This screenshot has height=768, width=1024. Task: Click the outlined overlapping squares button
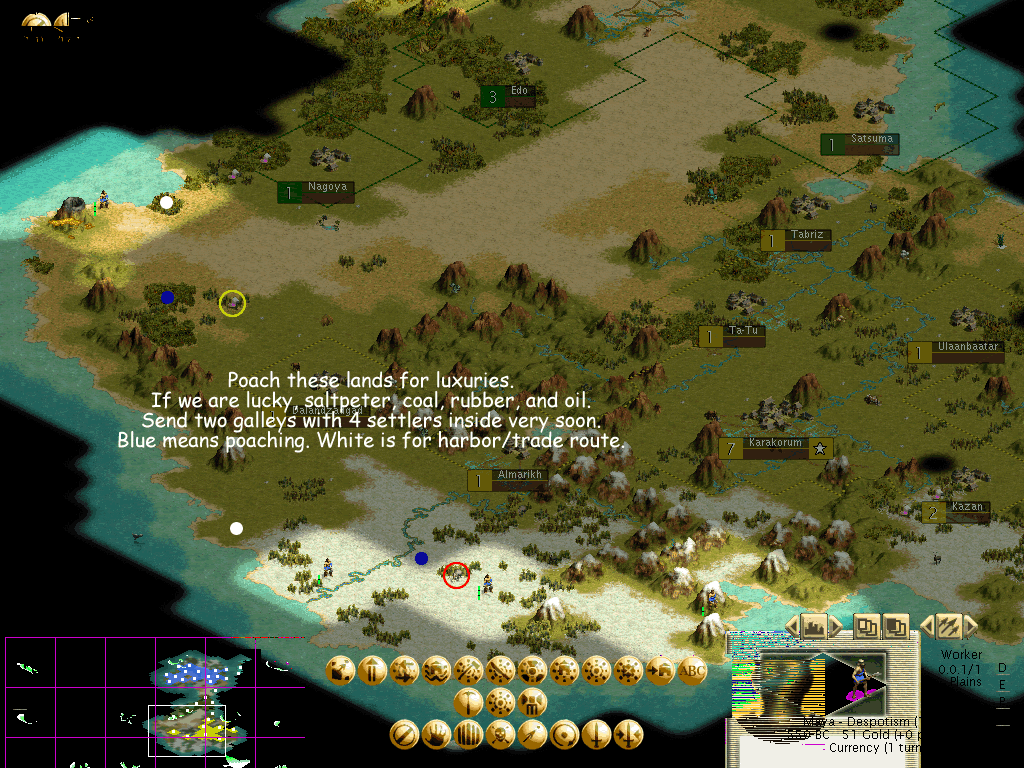click(x=866, y=626)
